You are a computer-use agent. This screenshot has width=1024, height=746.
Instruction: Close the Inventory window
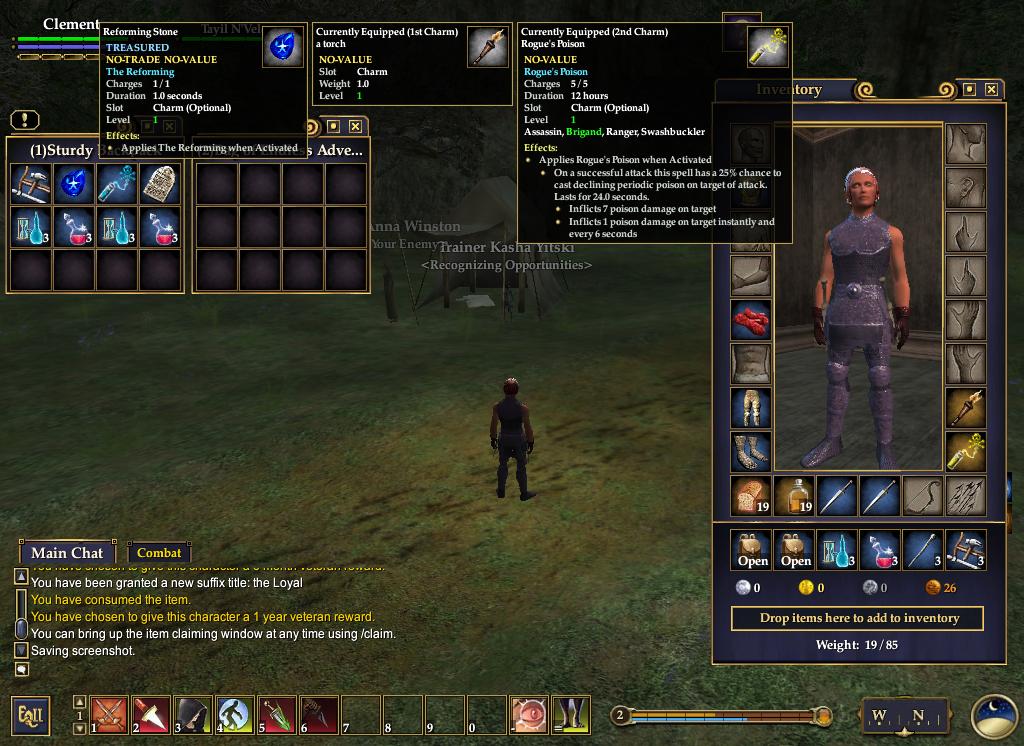(991, 90)
